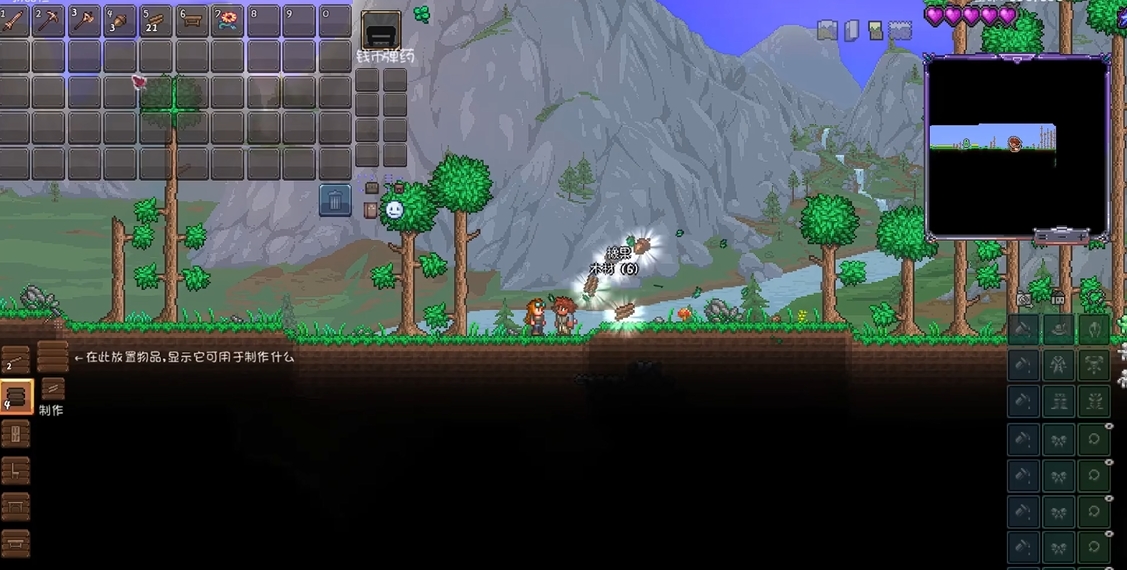
Task: Select the copper pickaxe in slot 2
Action: 48,21
